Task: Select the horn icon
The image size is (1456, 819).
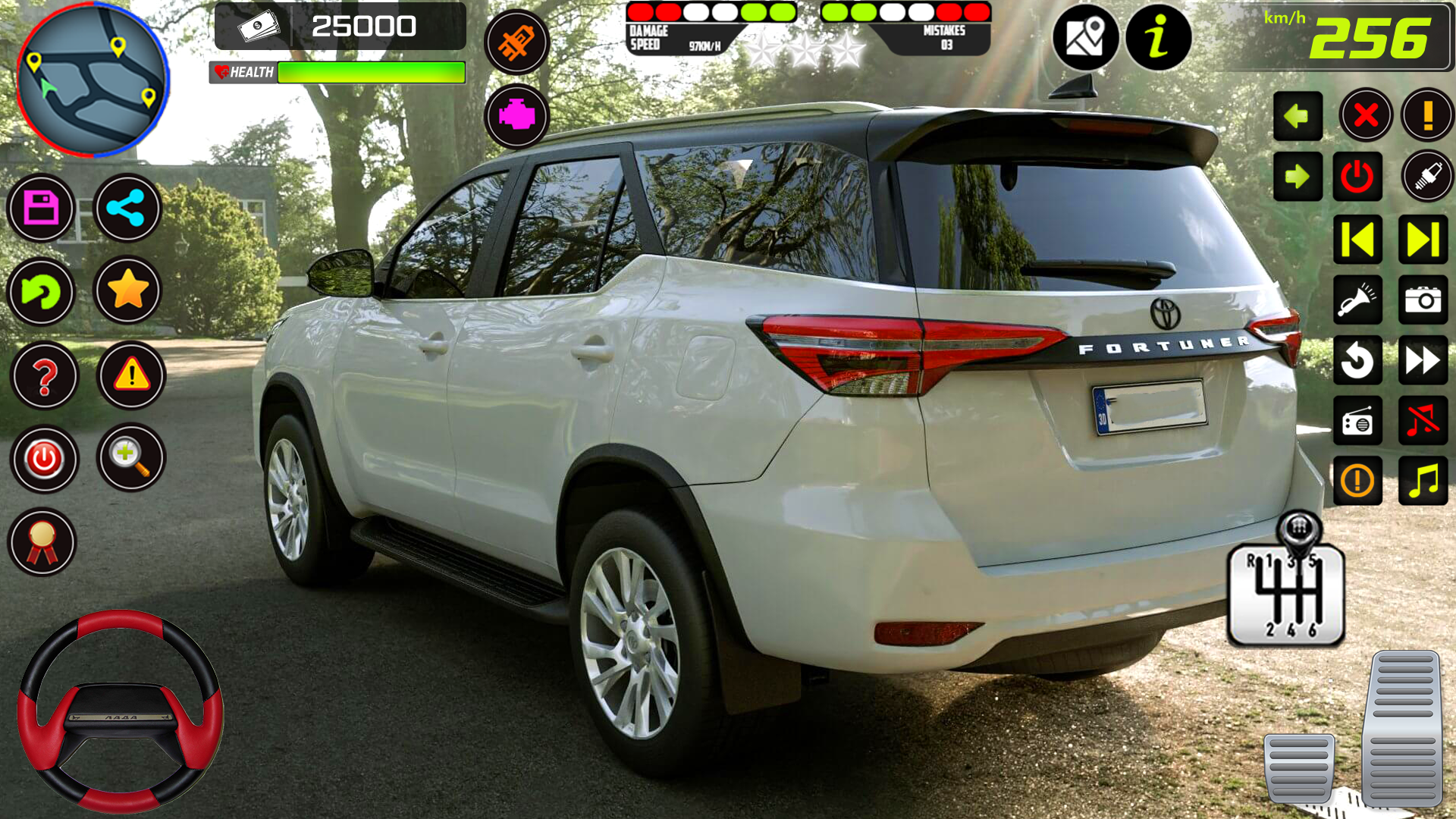Action: pos(1357,298)
